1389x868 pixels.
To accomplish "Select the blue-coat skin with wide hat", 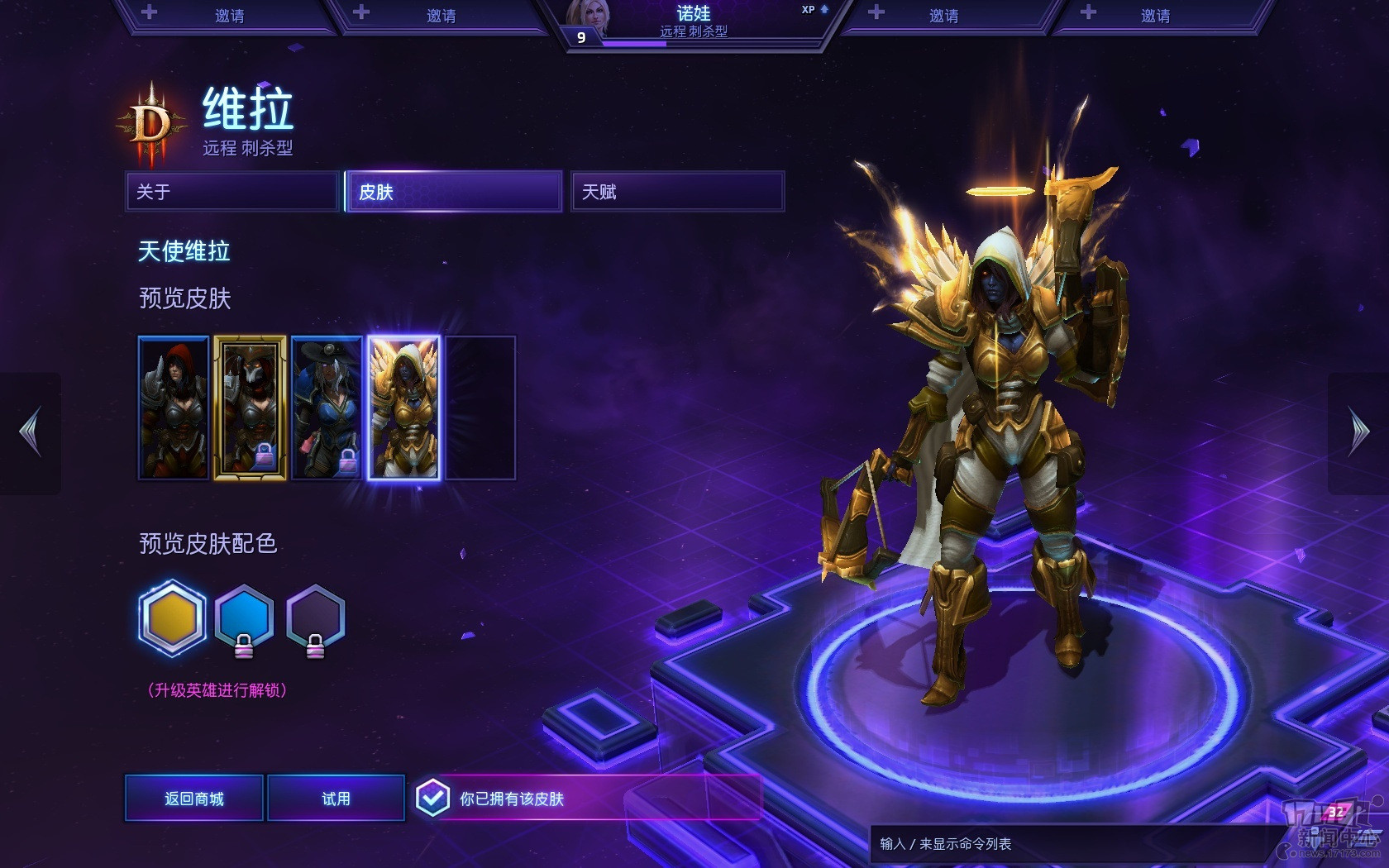I will coord(327,408).
